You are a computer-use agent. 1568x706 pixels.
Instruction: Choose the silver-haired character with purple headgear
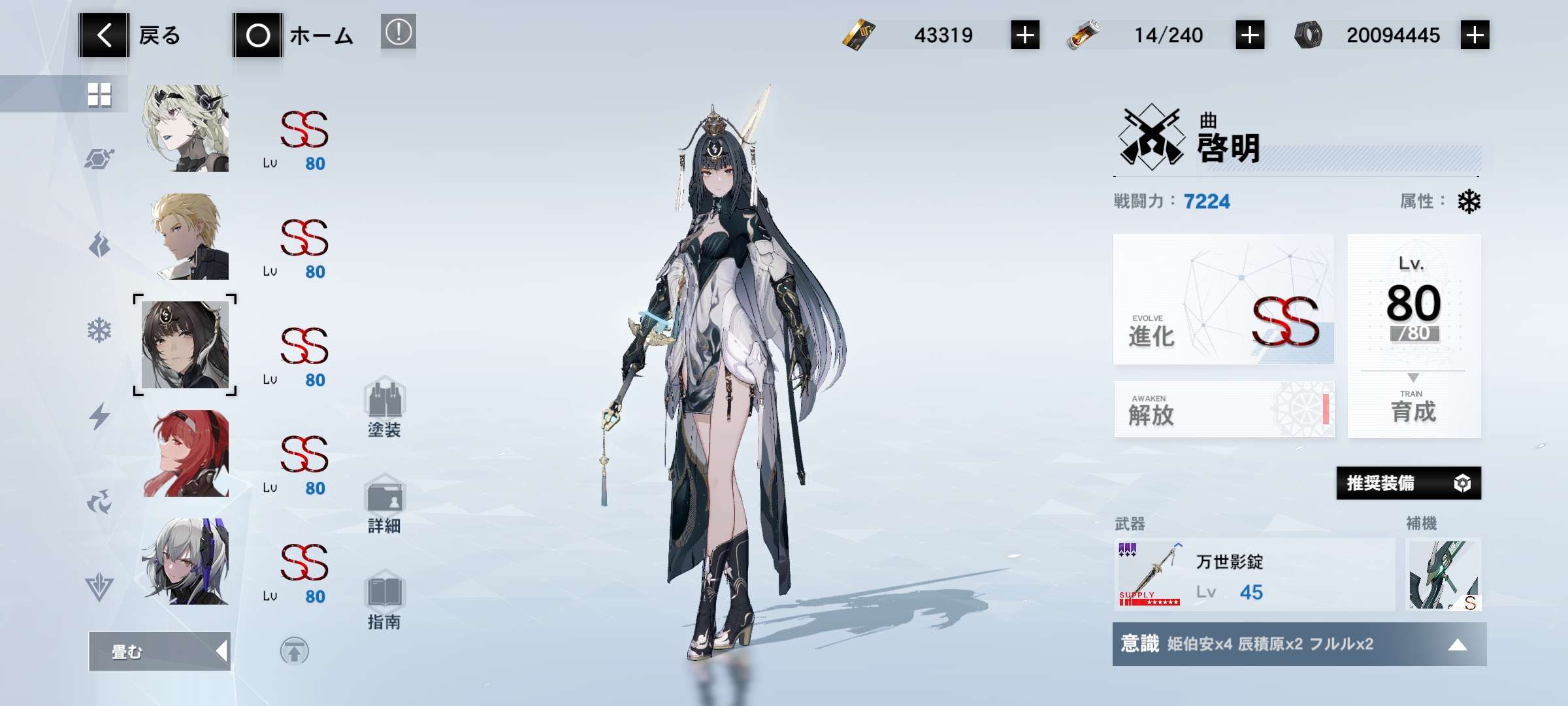tap(186, 562)
